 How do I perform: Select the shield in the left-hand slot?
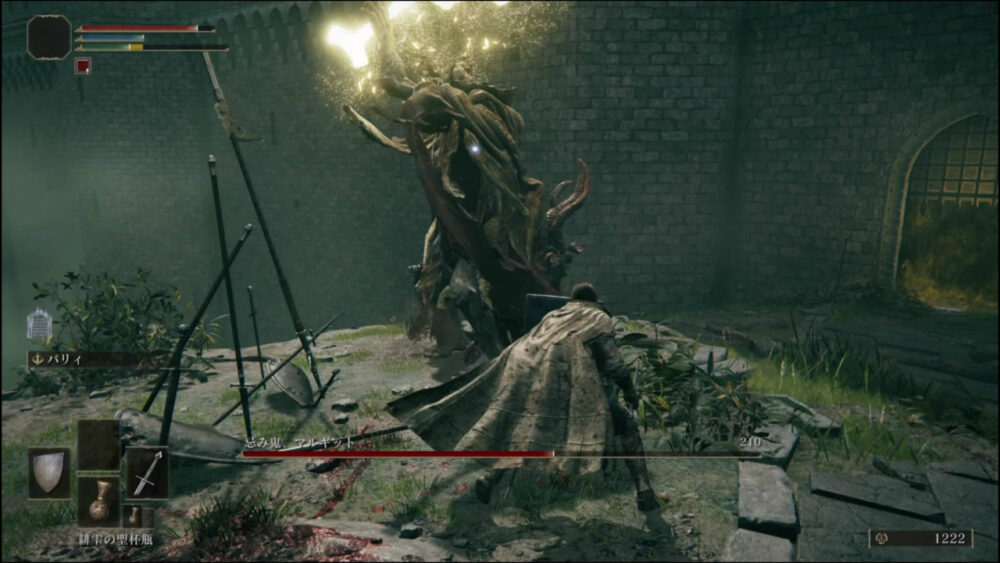[x=48, y=473]
